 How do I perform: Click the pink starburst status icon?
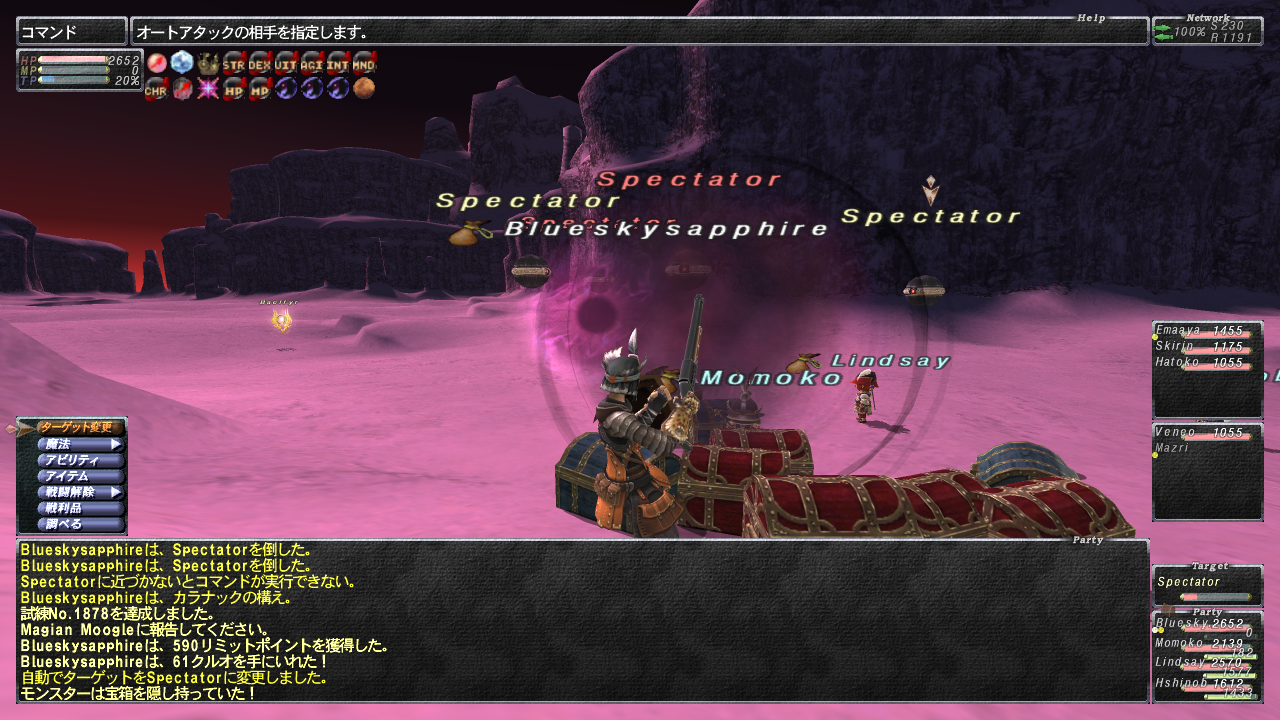point(208,89)
